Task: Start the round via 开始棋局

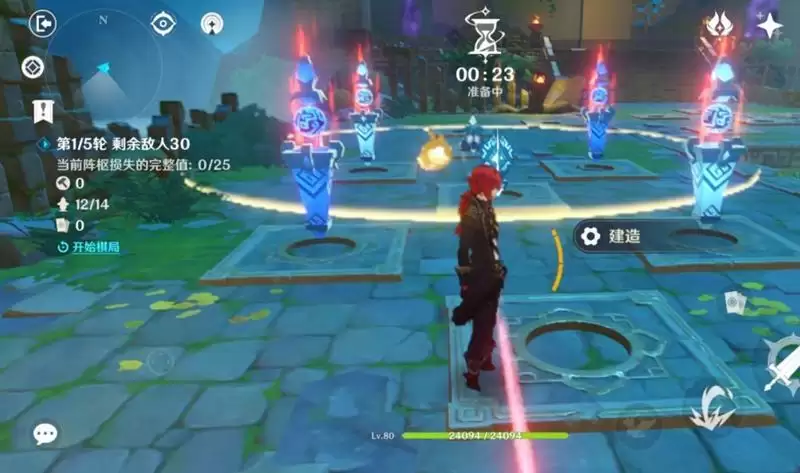Action: pos(88,246)
